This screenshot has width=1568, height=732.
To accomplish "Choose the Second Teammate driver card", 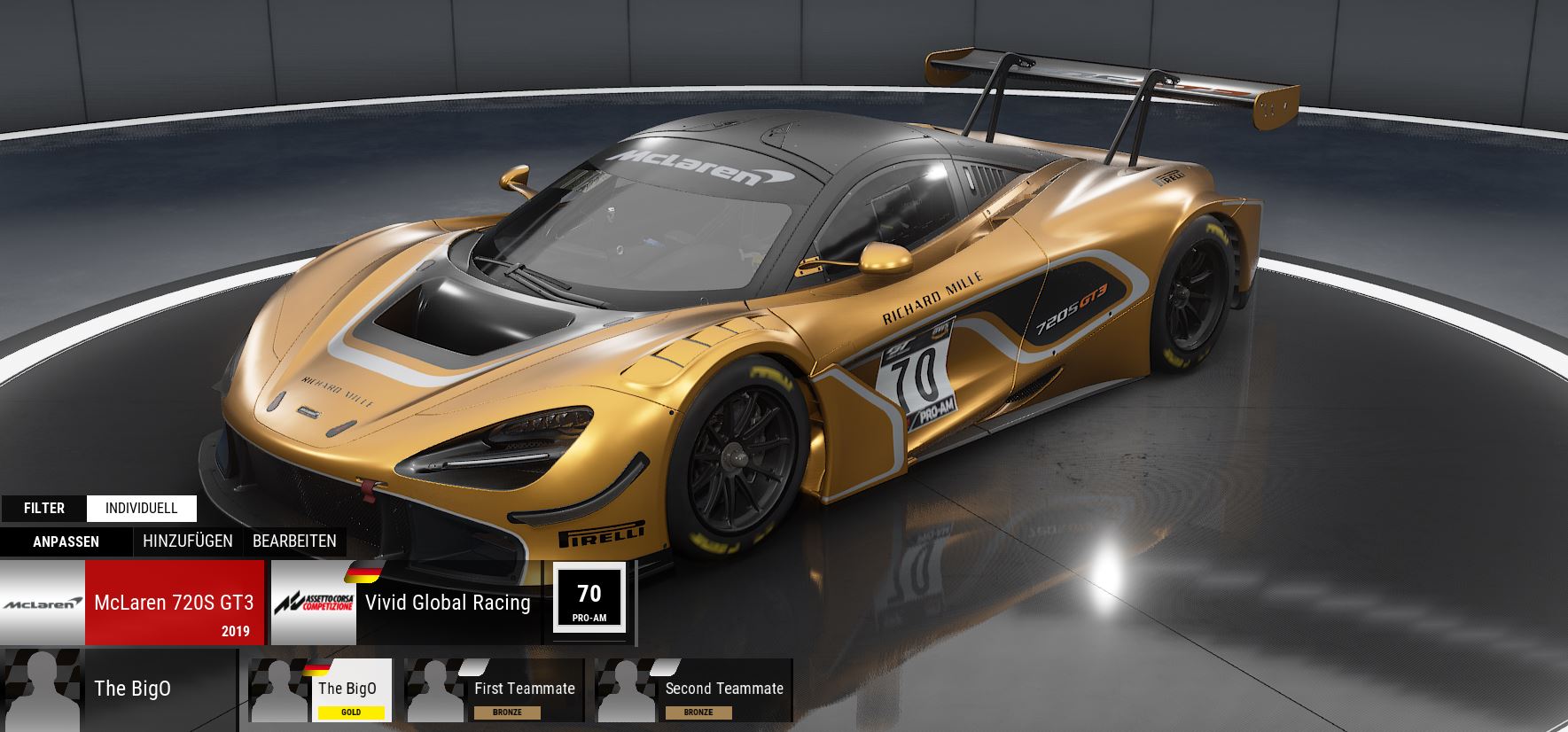I will pyautogui.click(x=694, y=689).
